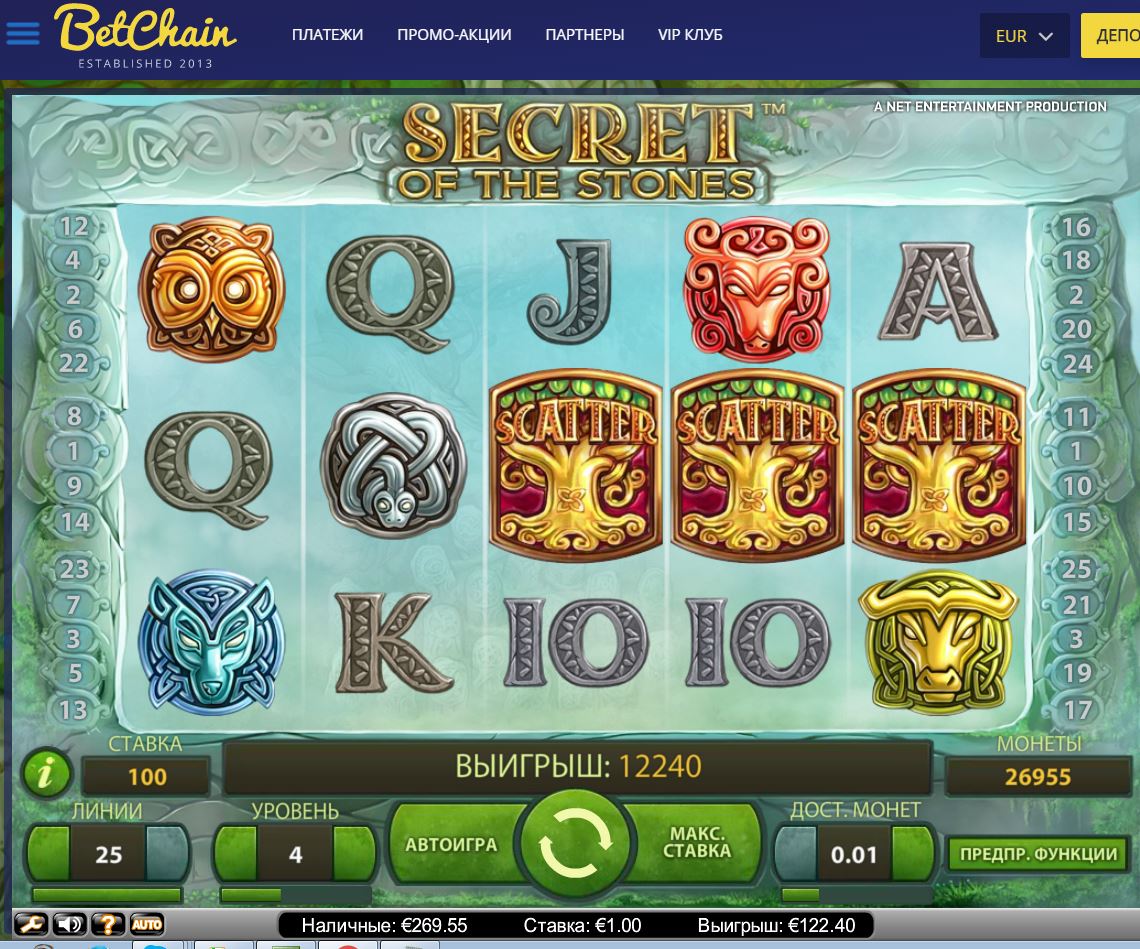Screen dimensions: 1140x949
Task: Toggle sound with the speaker icon
Action: 69,924
